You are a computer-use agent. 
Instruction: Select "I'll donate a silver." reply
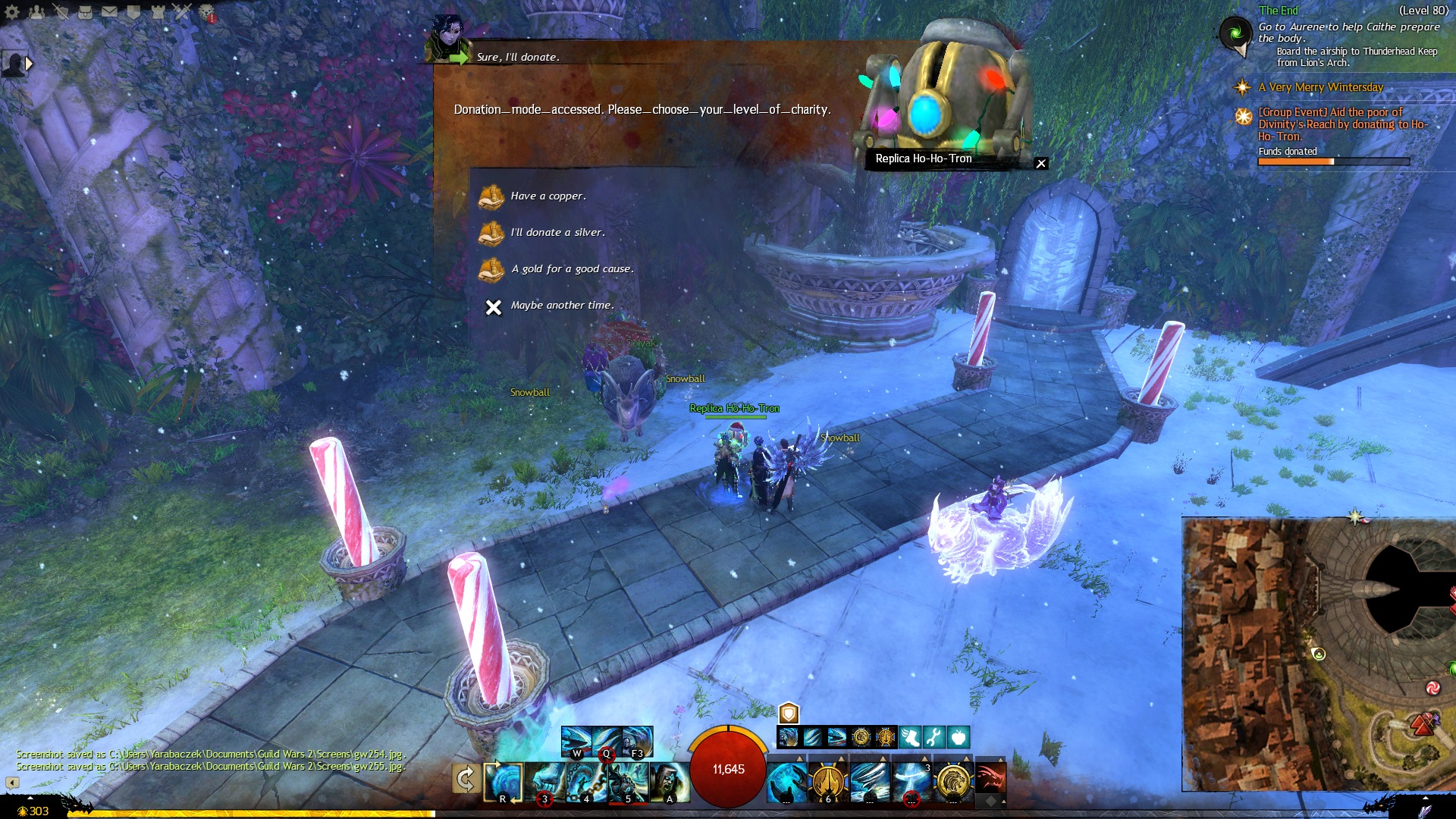(557, 233)
